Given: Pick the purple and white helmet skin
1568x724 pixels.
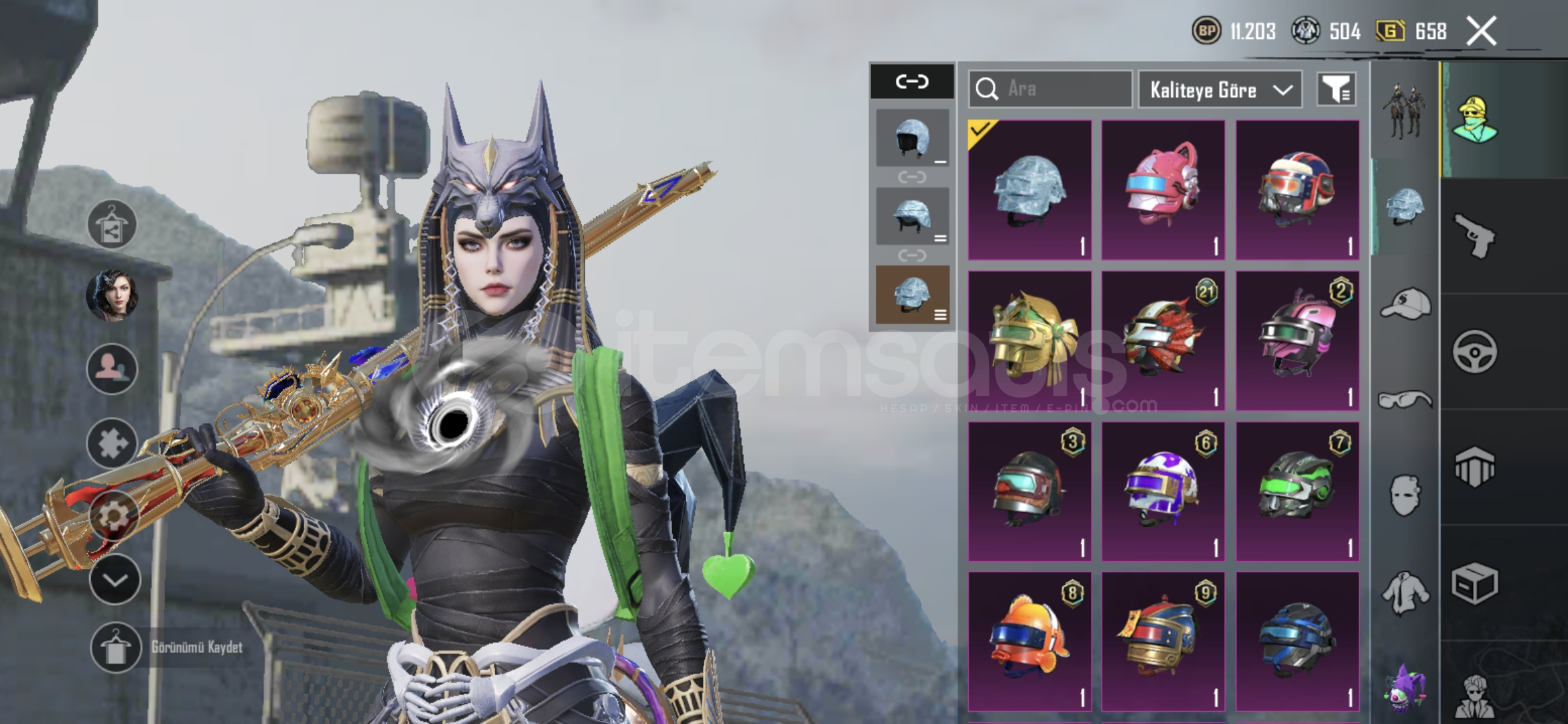Looking at the screenshot, I should click(x=1163, y=491).
